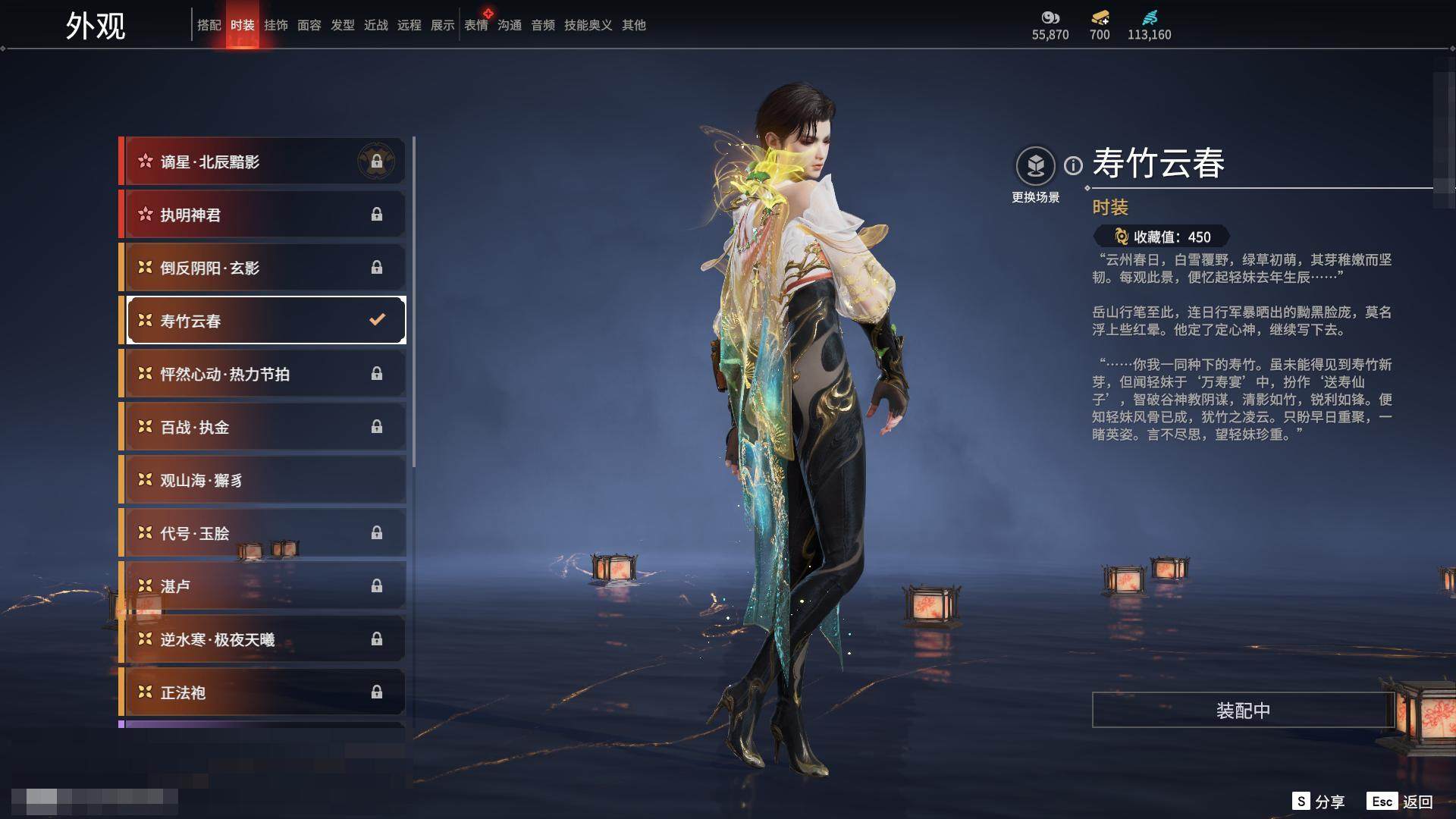Pick the 怦然心动·热力节拍 outfit
The image size is (1456, 819).
[263, 374]
